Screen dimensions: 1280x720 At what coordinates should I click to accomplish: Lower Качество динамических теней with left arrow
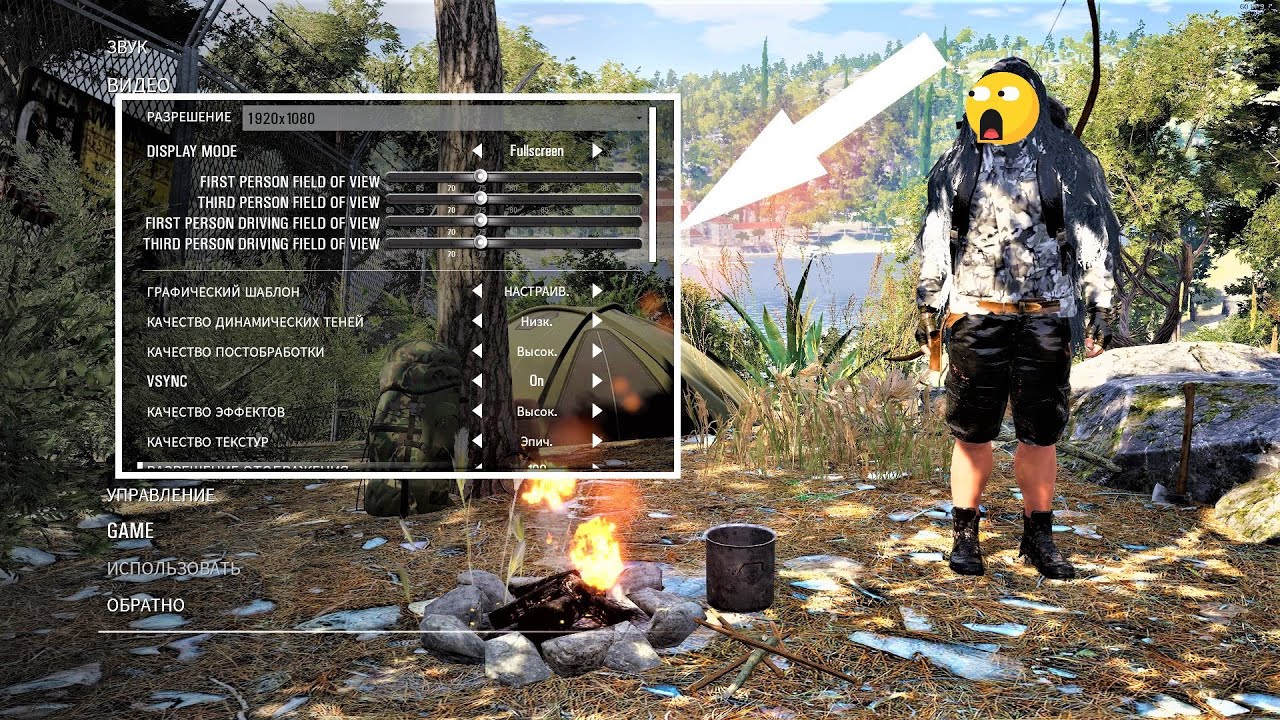477,322
